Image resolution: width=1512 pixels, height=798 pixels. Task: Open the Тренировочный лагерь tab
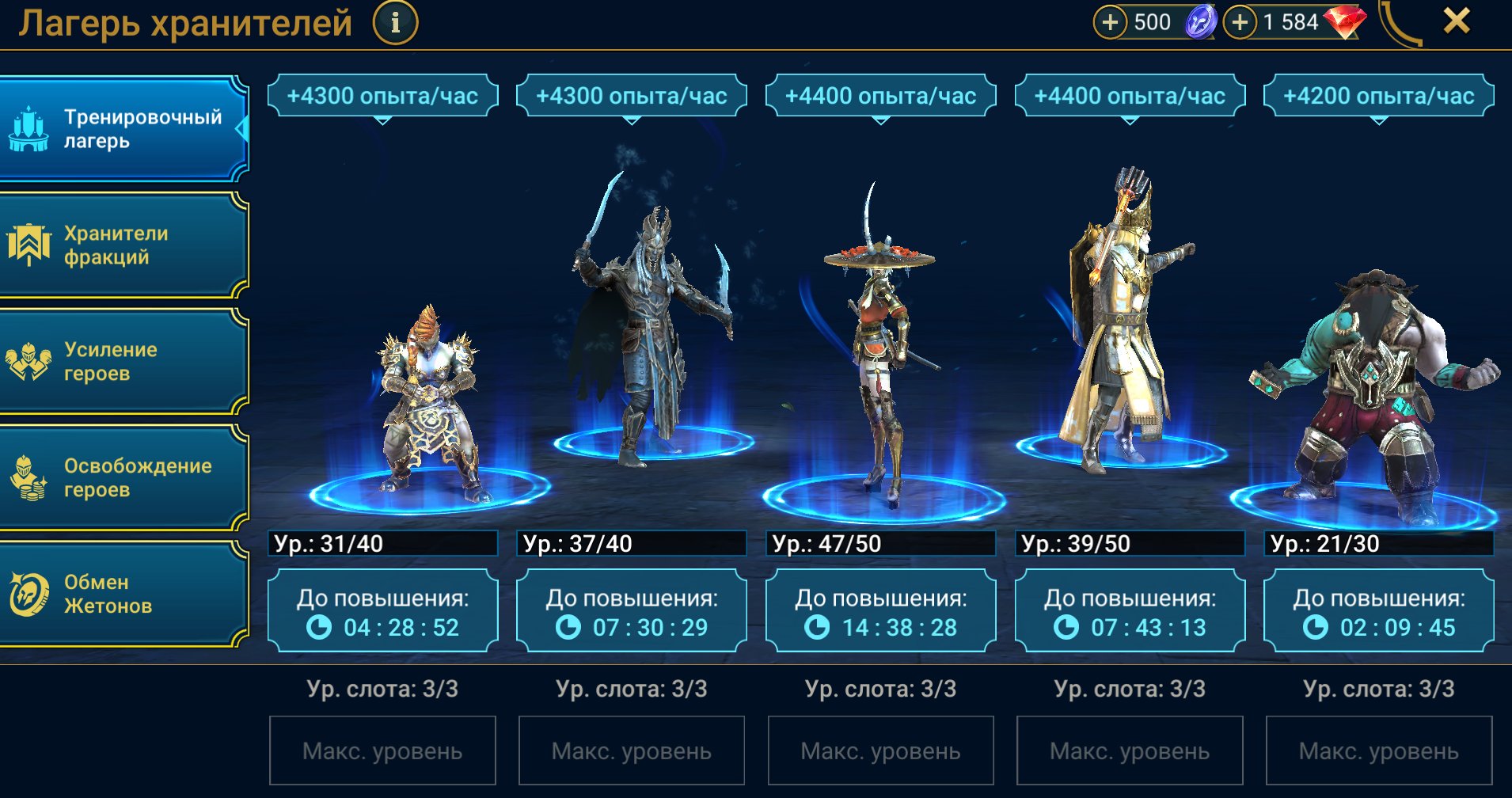tap(123, 129)
